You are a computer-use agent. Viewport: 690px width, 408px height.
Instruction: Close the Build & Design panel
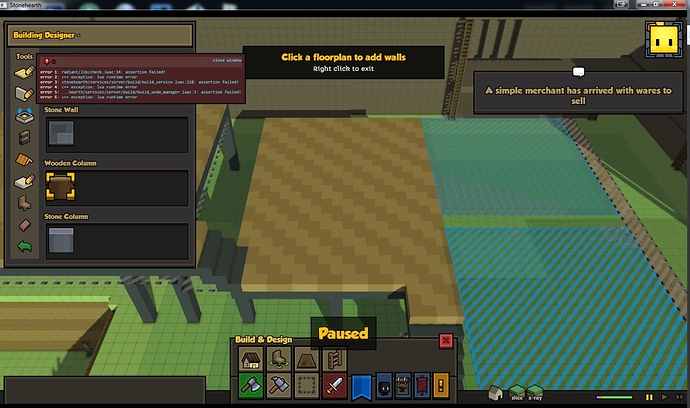[x=447, y=340]
